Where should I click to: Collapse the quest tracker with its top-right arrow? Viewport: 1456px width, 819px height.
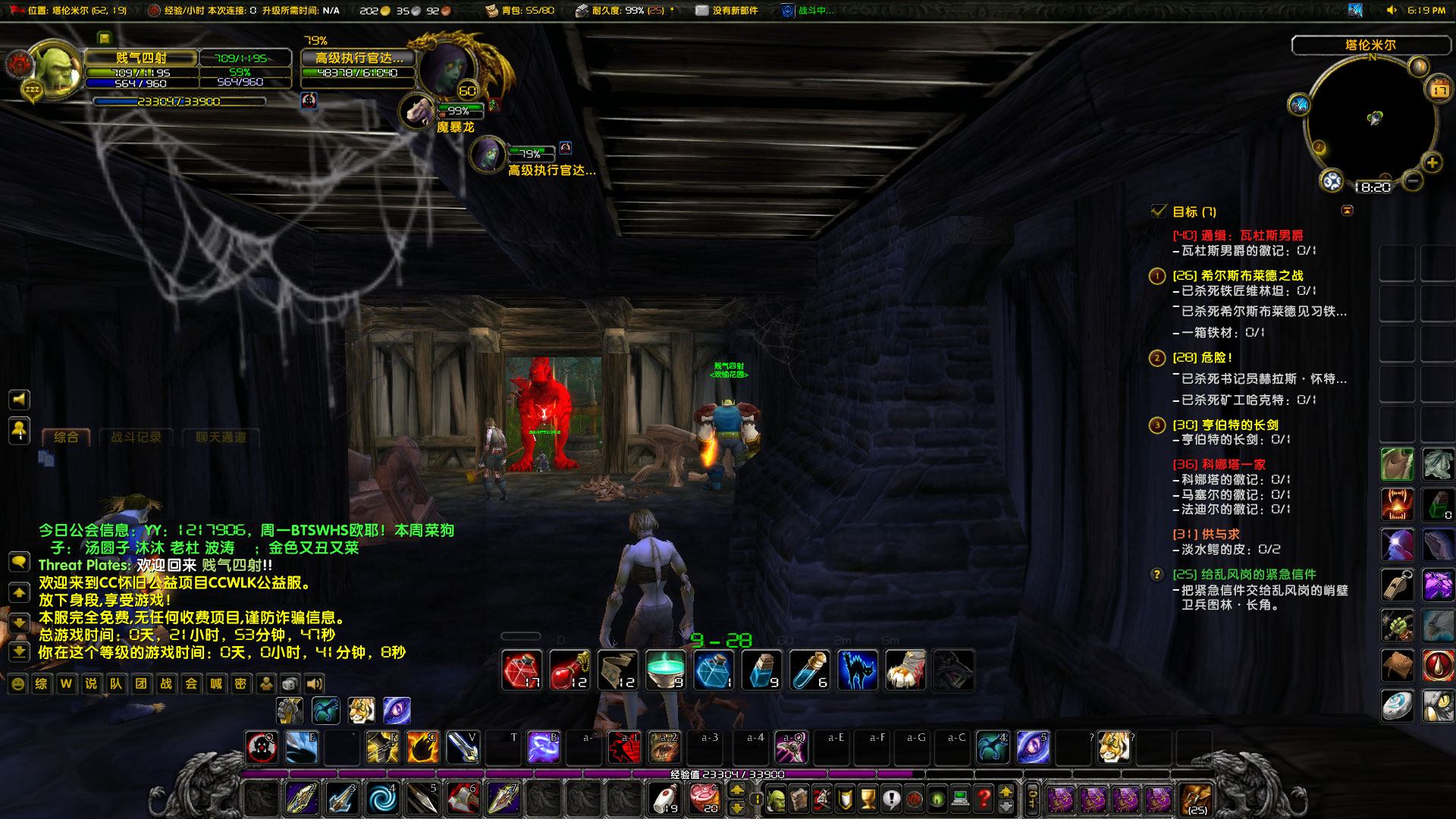click(1349, 211)
